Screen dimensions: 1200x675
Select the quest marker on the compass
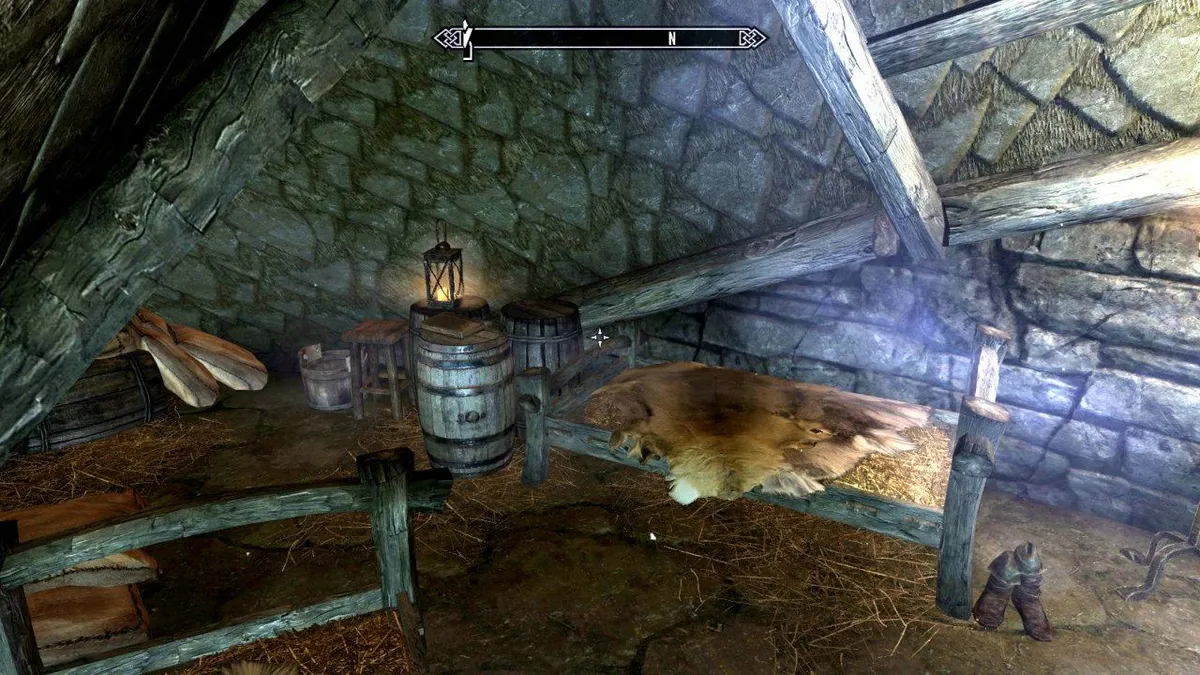pyautogui.click(x=465, y=39)
